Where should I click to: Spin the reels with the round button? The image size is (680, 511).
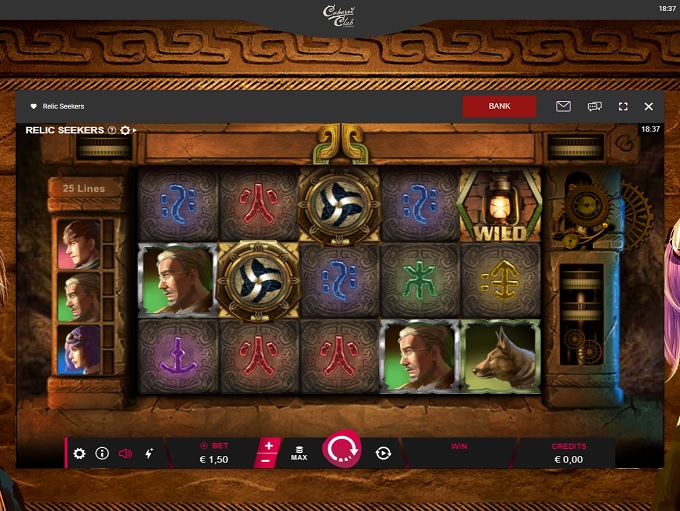[x=341, y=450]
